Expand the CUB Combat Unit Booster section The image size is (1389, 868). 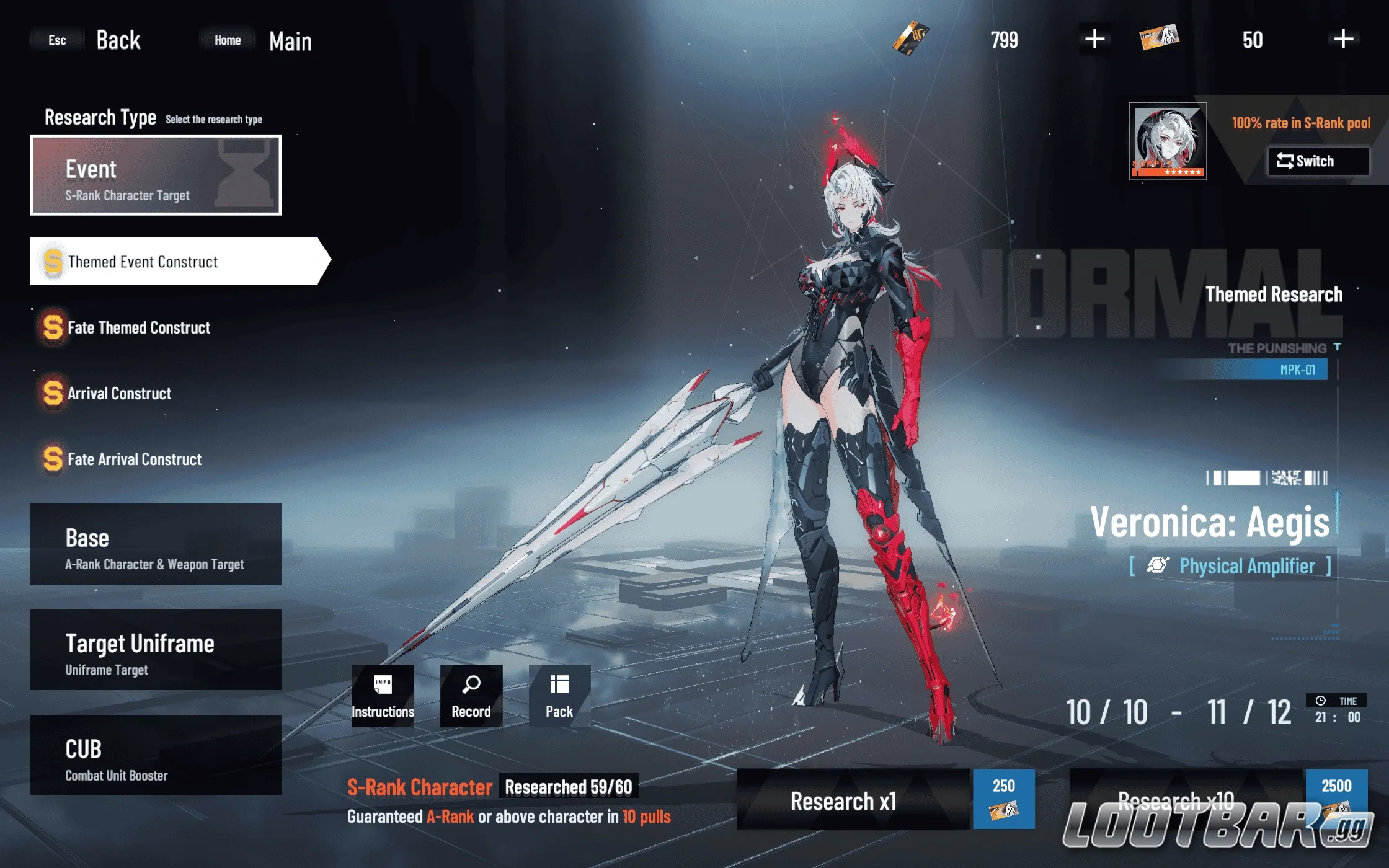pyautogui.click(x=154, y=756)
